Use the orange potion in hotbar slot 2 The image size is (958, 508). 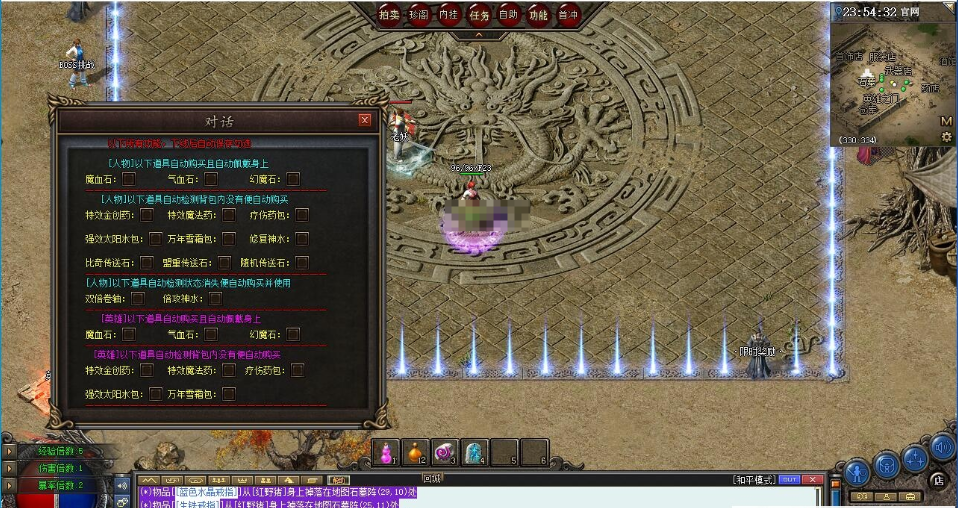(x=415, y=452)
